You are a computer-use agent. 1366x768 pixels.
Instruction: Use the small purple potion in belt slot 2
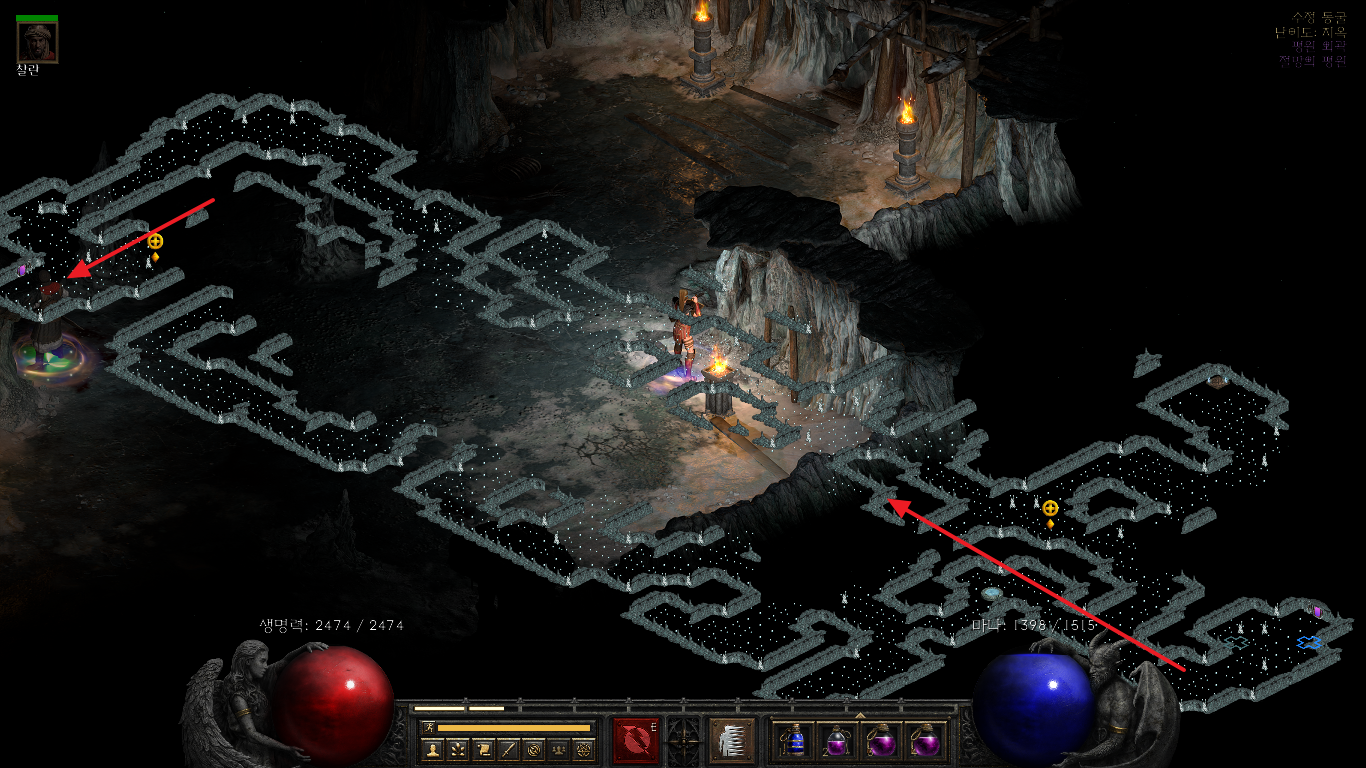click(838, 742)
